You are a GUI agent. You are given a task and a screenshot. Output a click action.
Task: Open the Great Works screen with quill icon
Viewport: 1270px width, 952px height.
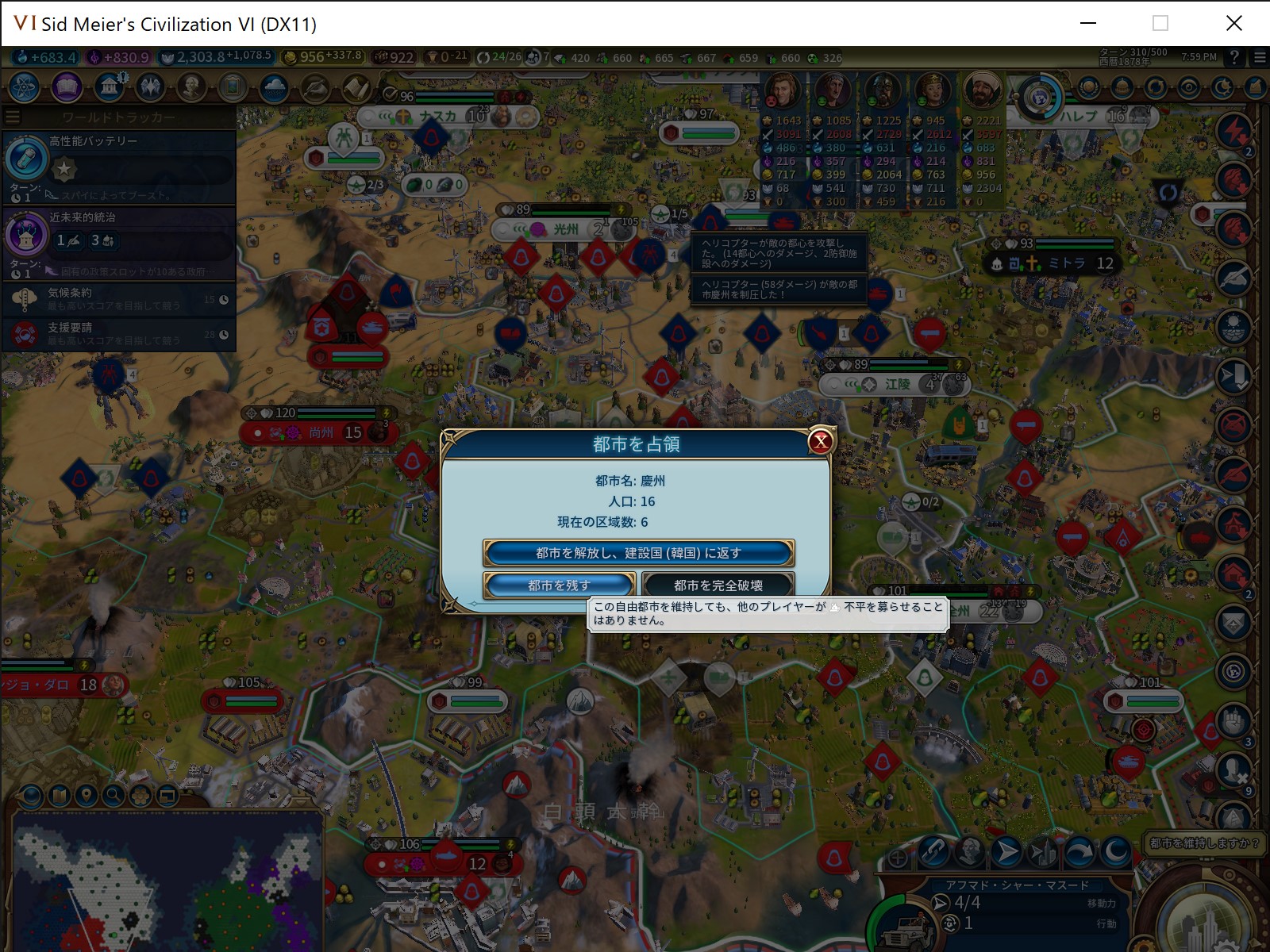[x=316, y=87]
